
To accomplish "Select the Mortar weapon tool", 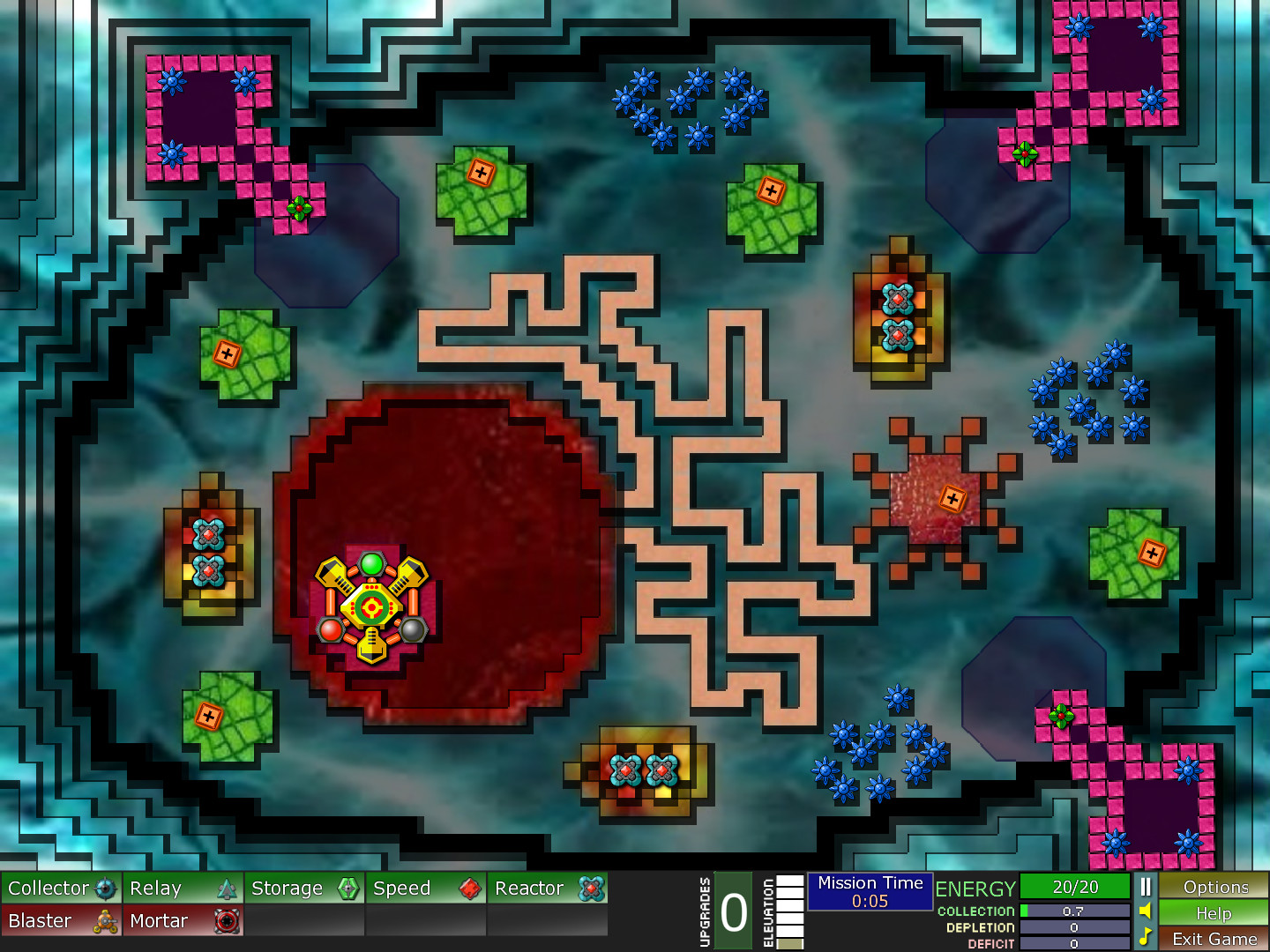I will (x=172, y=920).
